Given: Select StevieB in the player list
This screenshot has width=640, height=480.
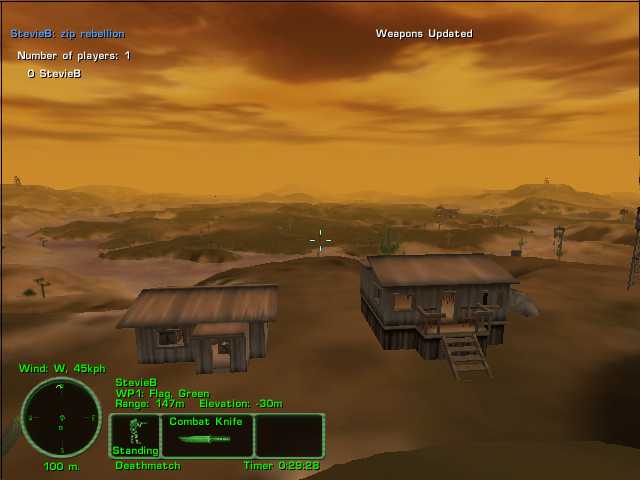Looking at the screenshot, I should [x=59, y=73].
